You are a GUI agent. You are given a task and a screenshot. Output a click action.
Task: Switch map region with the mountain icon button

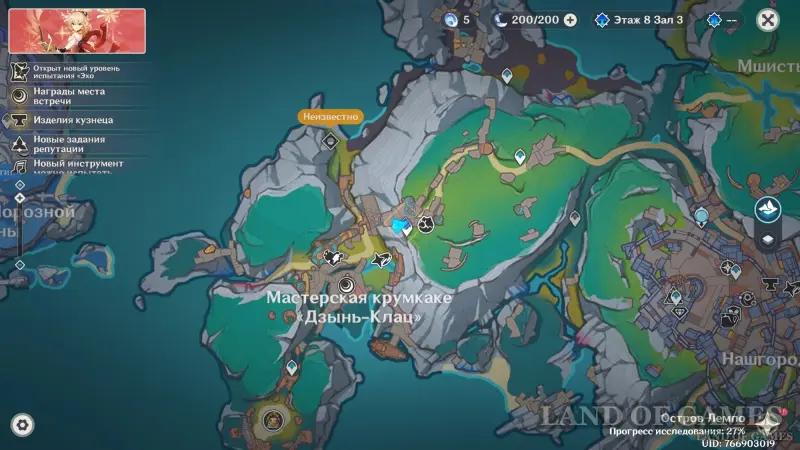coord(767,209)
